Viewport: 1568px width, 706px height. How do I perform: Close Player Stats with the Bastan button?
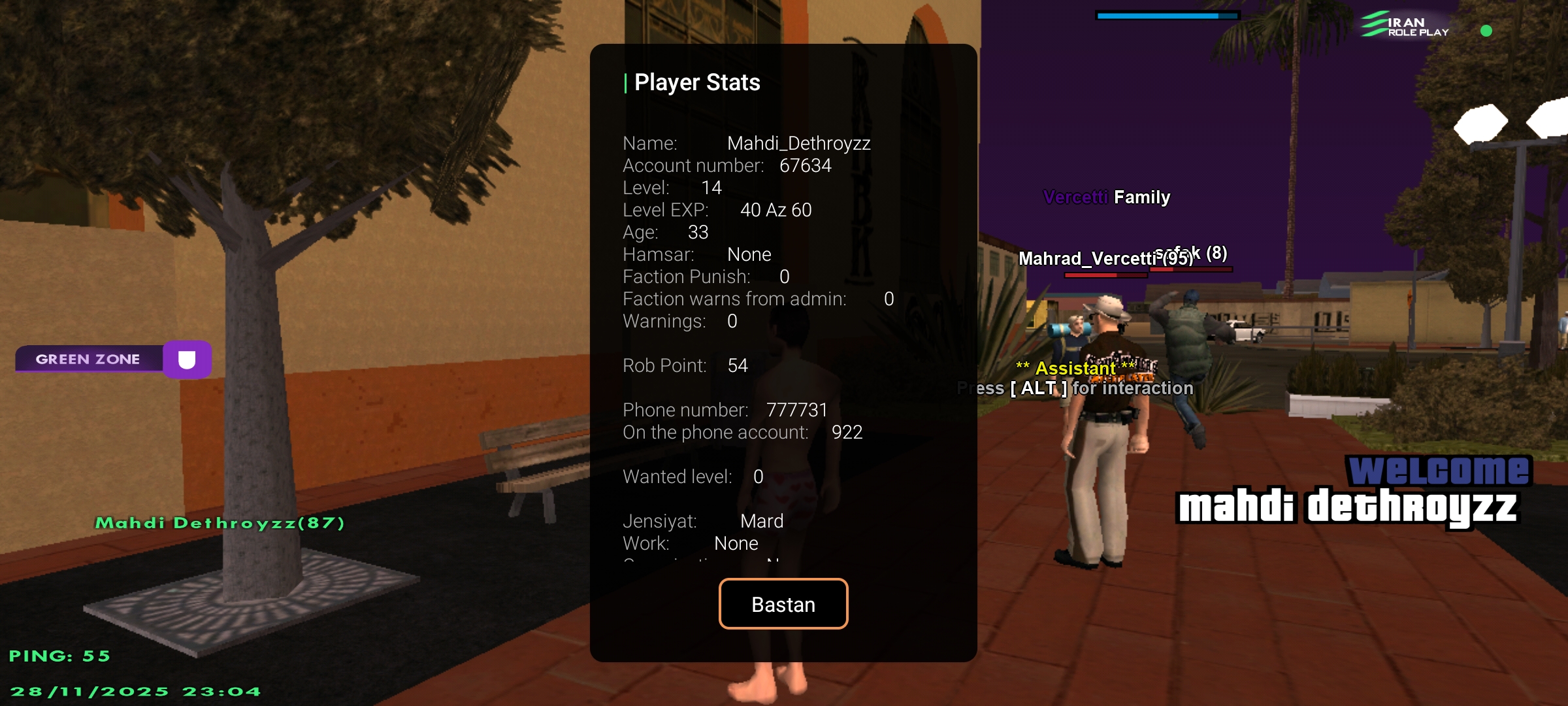[783, 604]
